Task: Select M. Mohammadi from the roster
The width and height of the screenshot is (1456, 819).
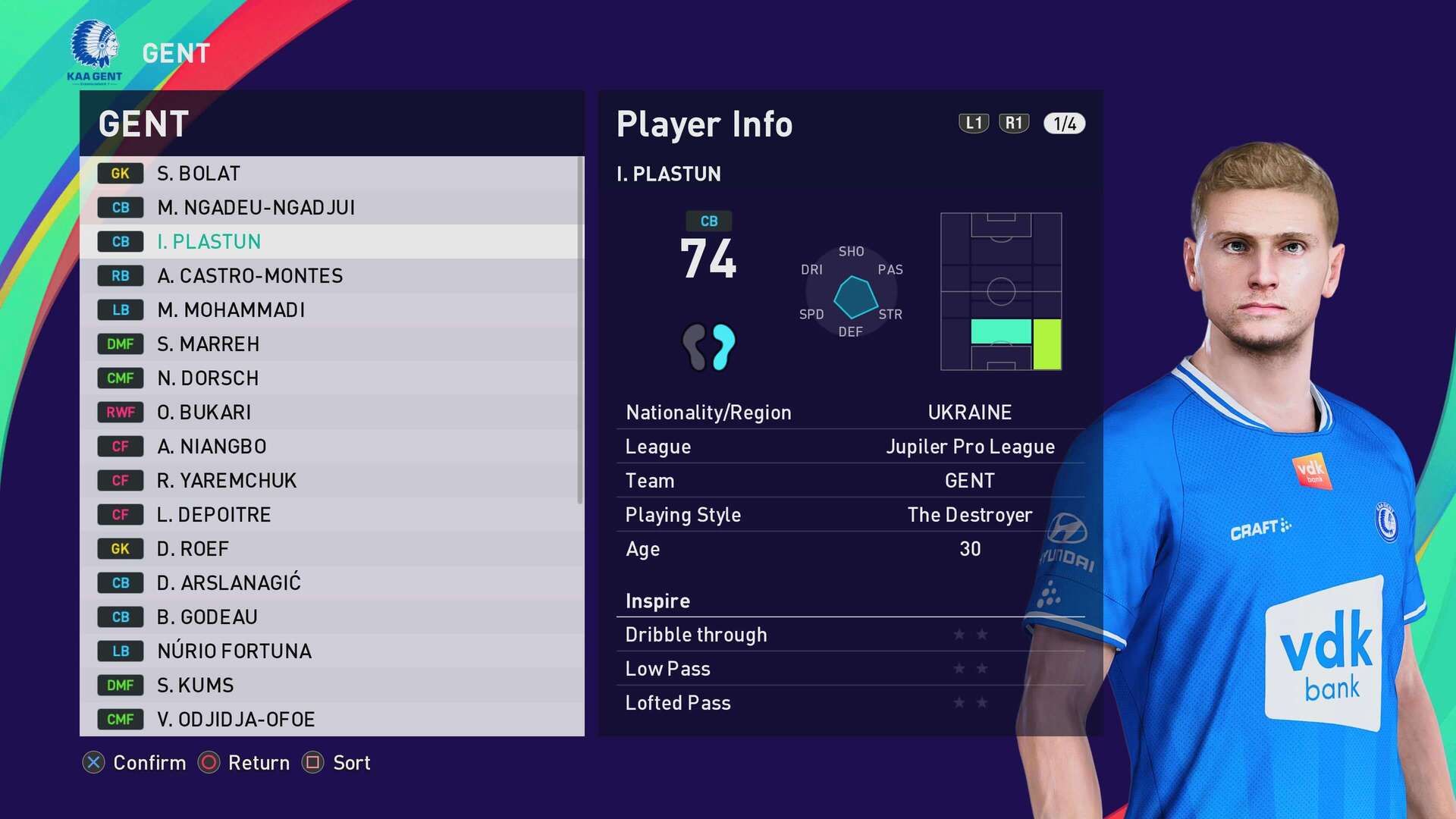Action: coord(331,310)
